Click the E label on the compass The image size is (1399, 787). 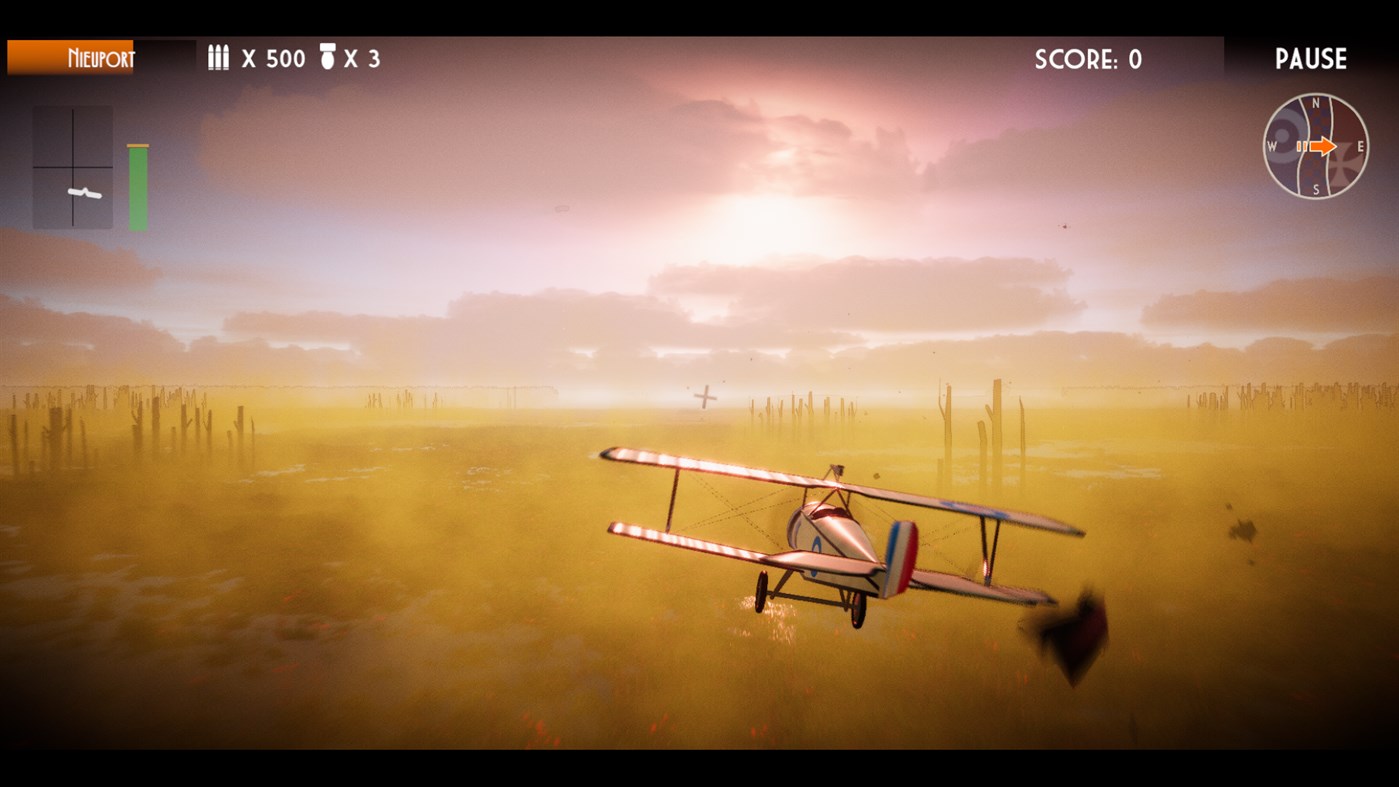point(1361,147)
